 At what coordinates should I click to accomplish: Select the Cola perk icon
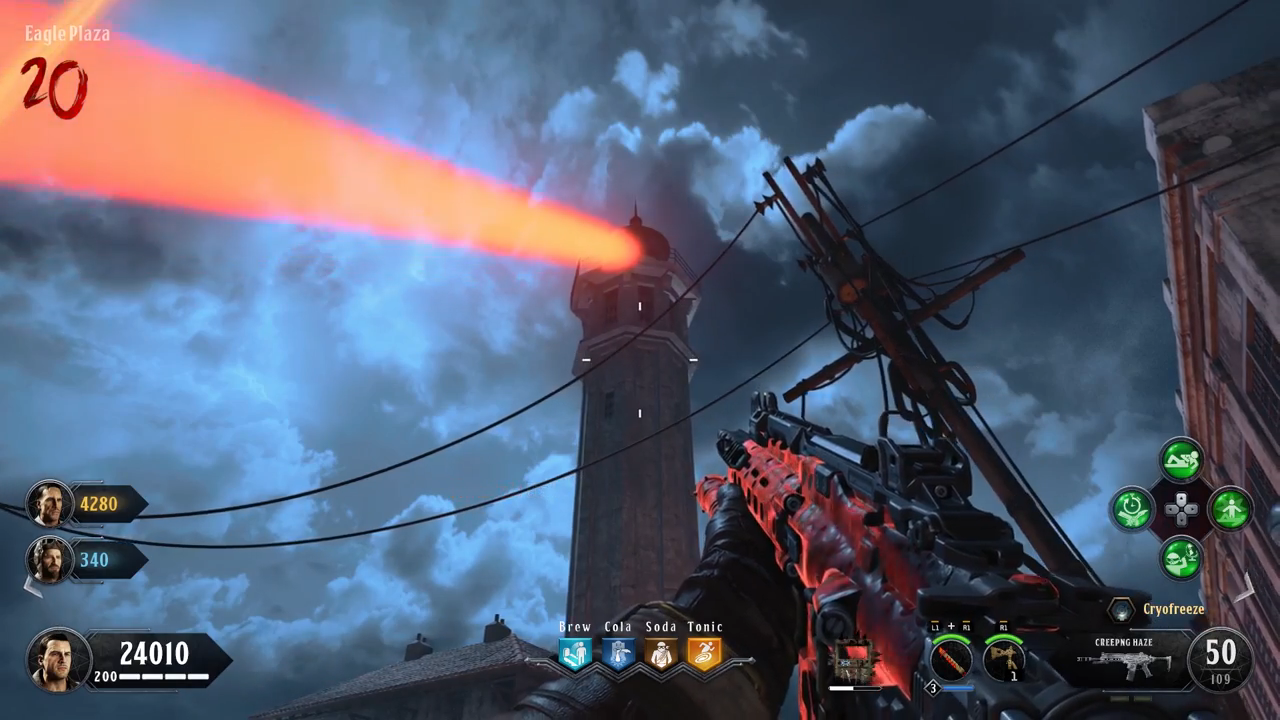(618, 653)
